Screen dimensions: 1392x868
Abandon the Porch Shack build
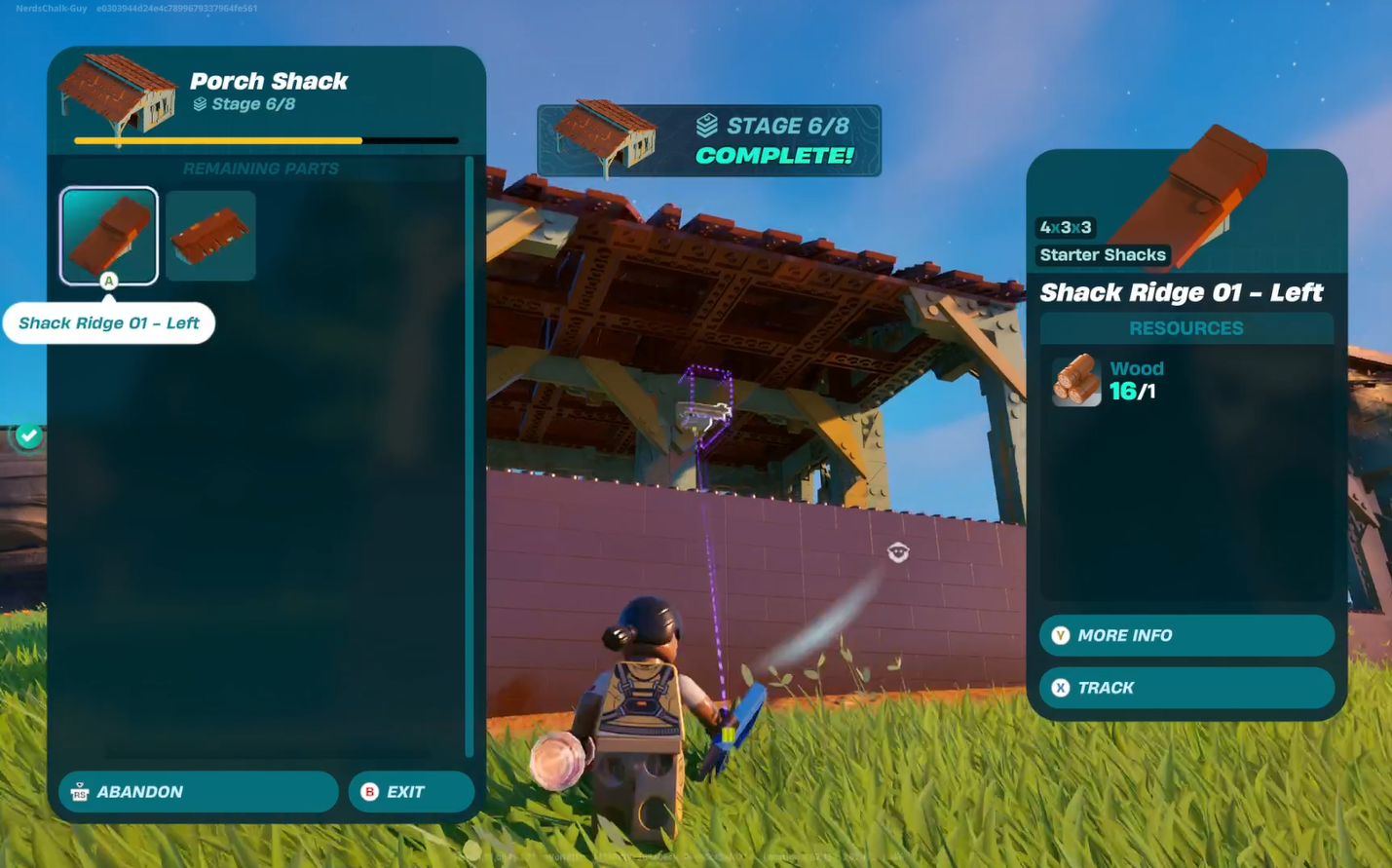pos(198,792)
